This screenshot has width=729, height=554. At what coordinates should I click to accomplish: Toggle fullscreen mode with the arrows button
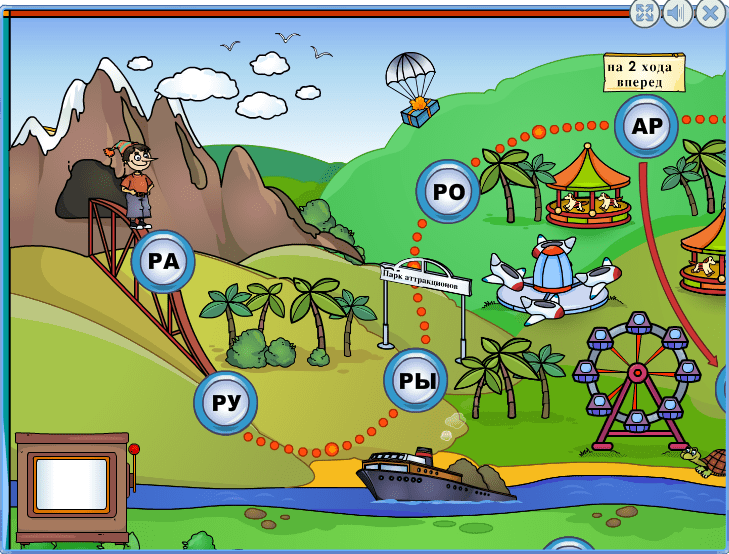[645, 13]
